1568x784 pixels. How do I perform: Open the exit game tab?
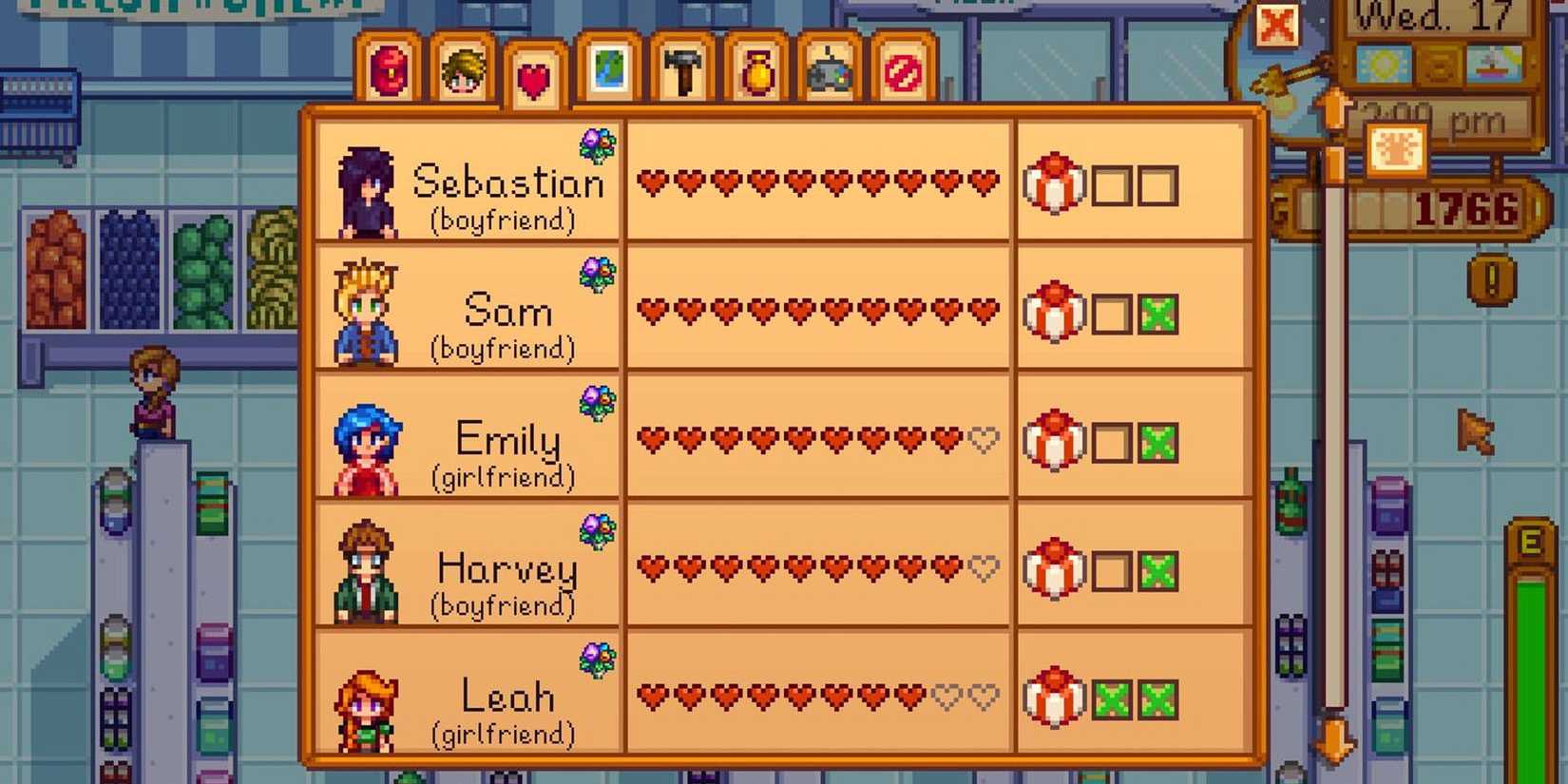click(902, 71)
